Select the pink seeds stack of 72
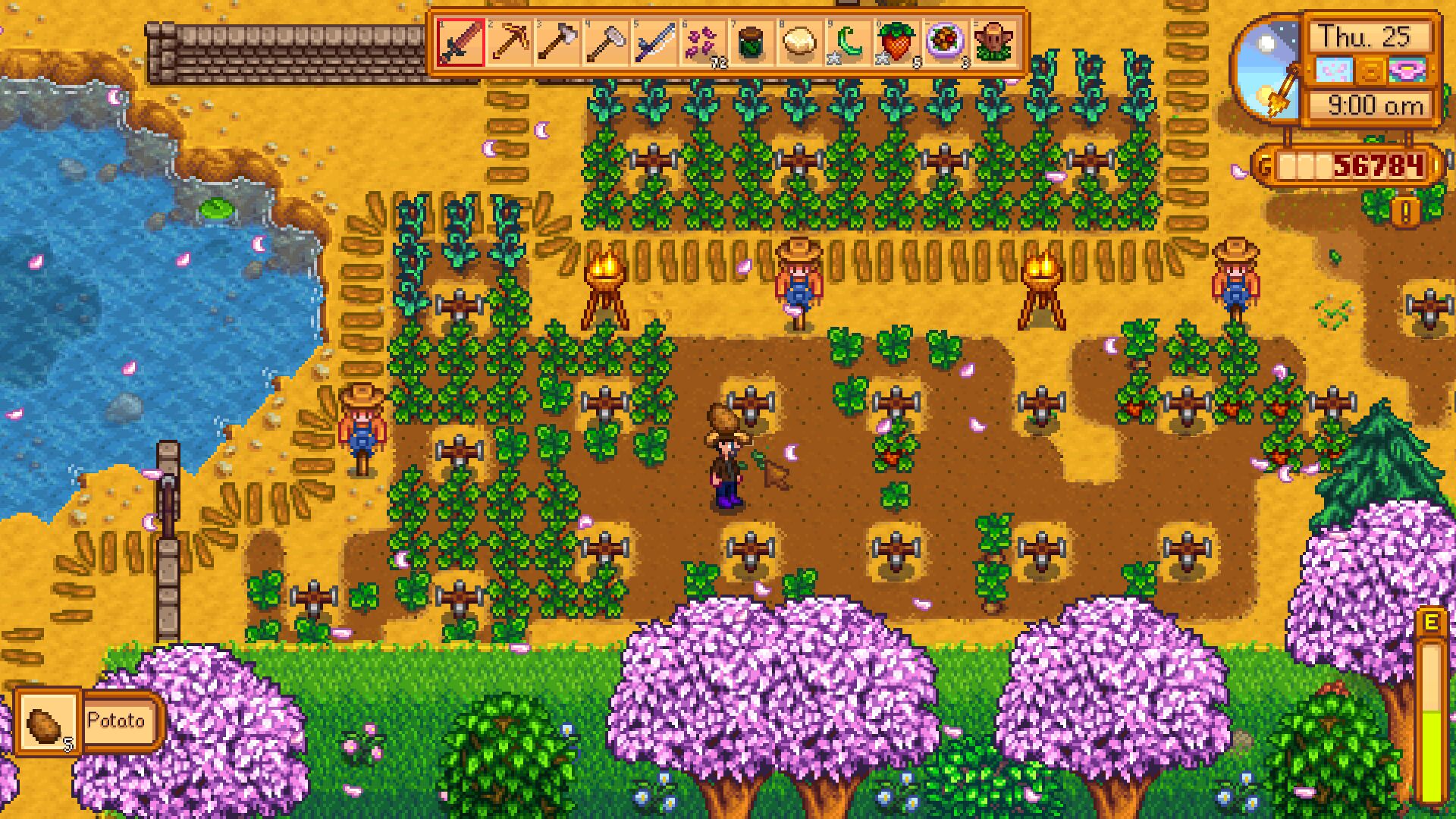 point(704,42)
